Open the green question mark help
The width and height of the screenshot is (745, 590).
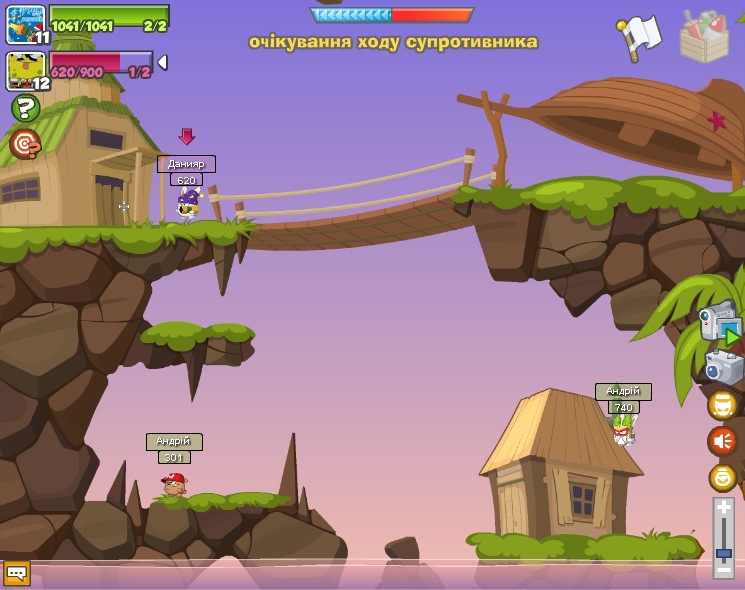click(26, 108)
